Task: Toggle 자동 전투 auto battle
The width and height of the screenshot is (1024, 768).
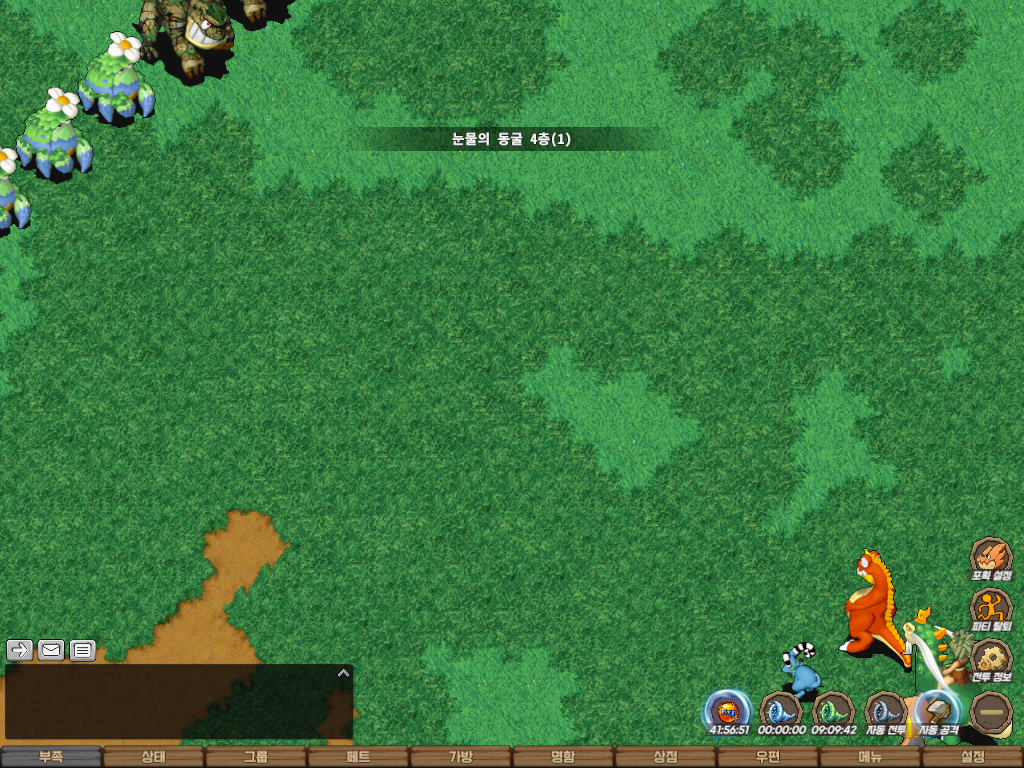Action: click(x=885, y=711)
